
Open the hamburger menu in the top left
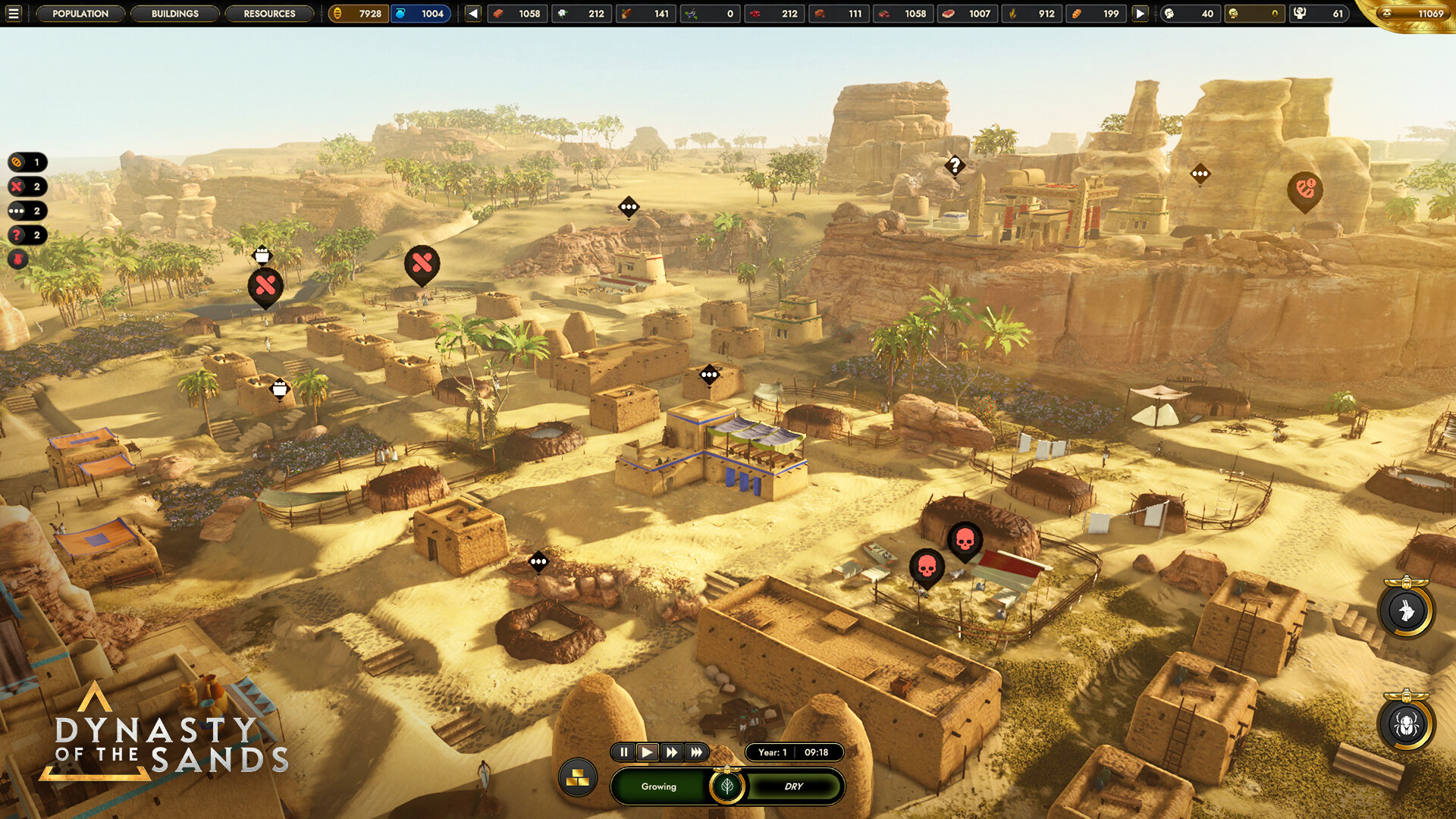[15, 13]
